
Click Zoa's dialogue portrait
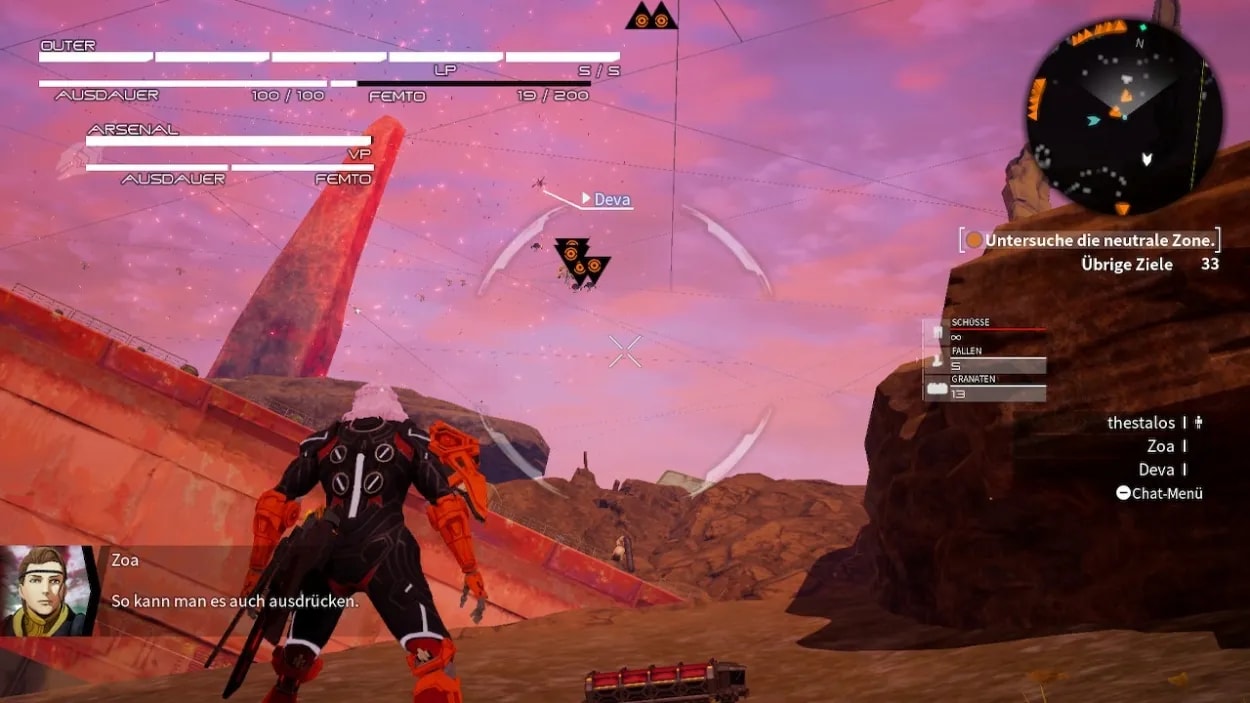(48, 591)
